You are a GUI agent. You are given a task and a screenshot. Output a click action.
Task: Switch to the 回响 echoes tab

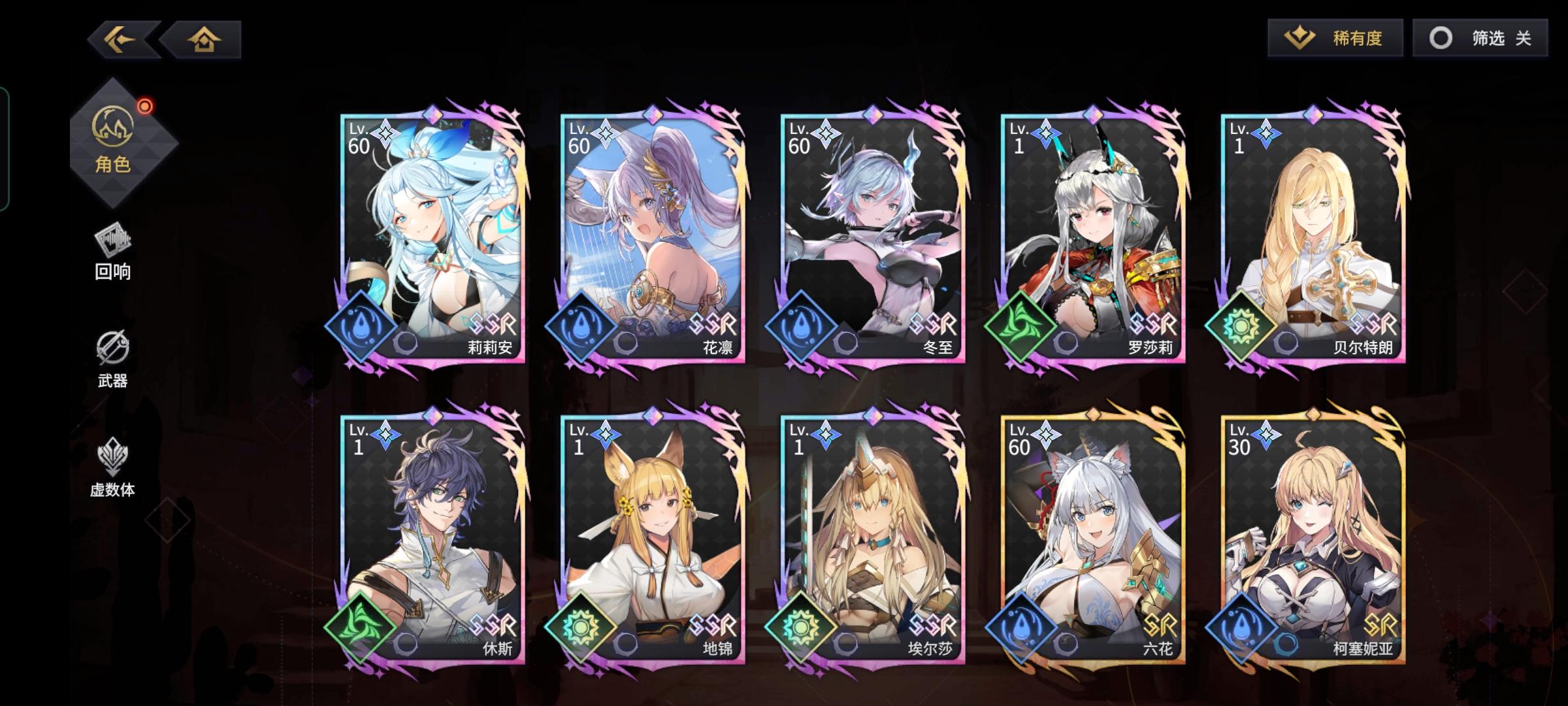pyautogui.click(x=112, y=252)
